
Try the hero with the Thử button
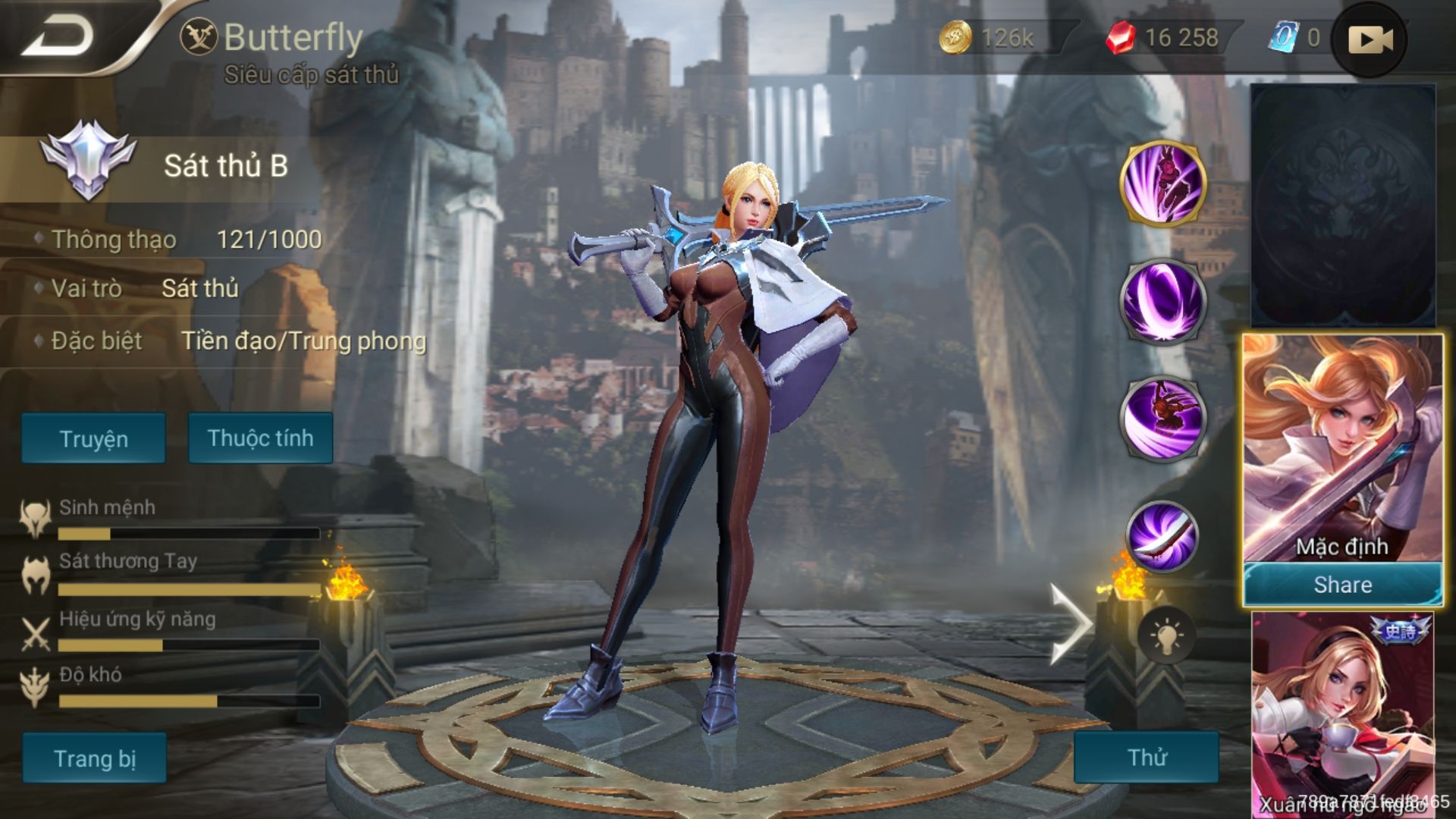pos(1146,757)
